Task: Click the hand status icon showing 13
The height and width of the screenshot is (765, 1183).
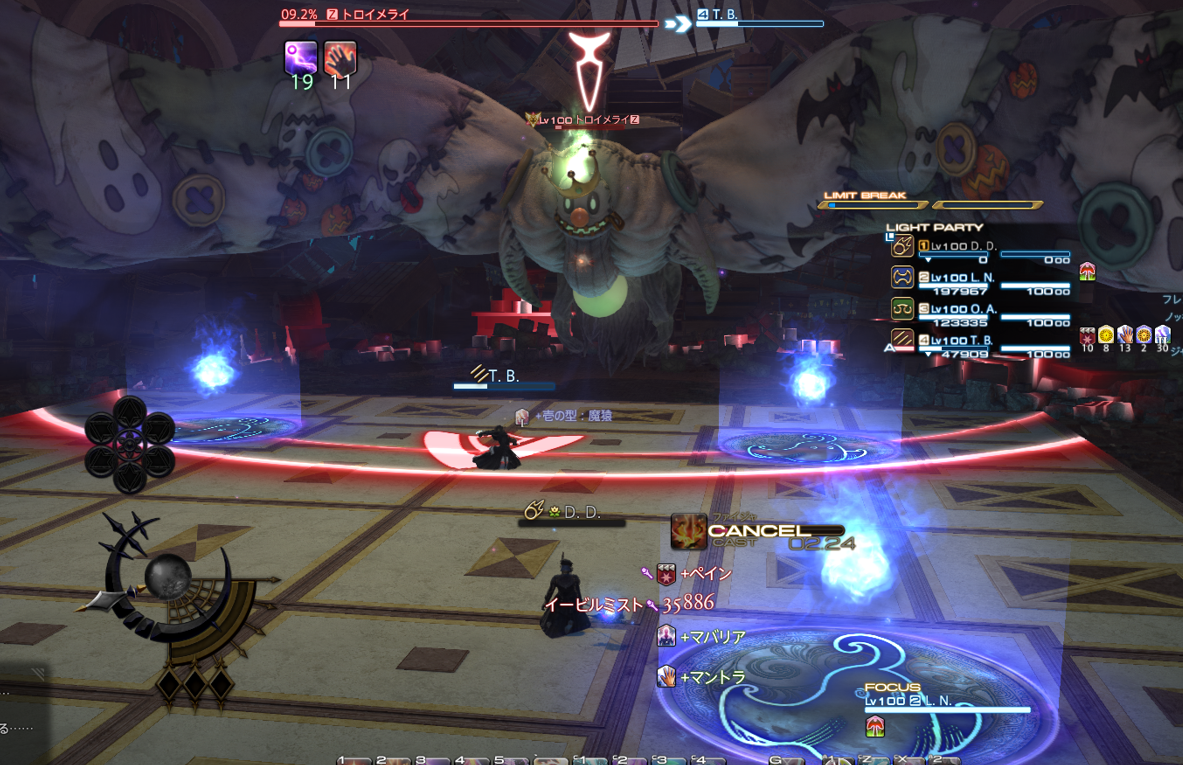Action: (1125, 335)
